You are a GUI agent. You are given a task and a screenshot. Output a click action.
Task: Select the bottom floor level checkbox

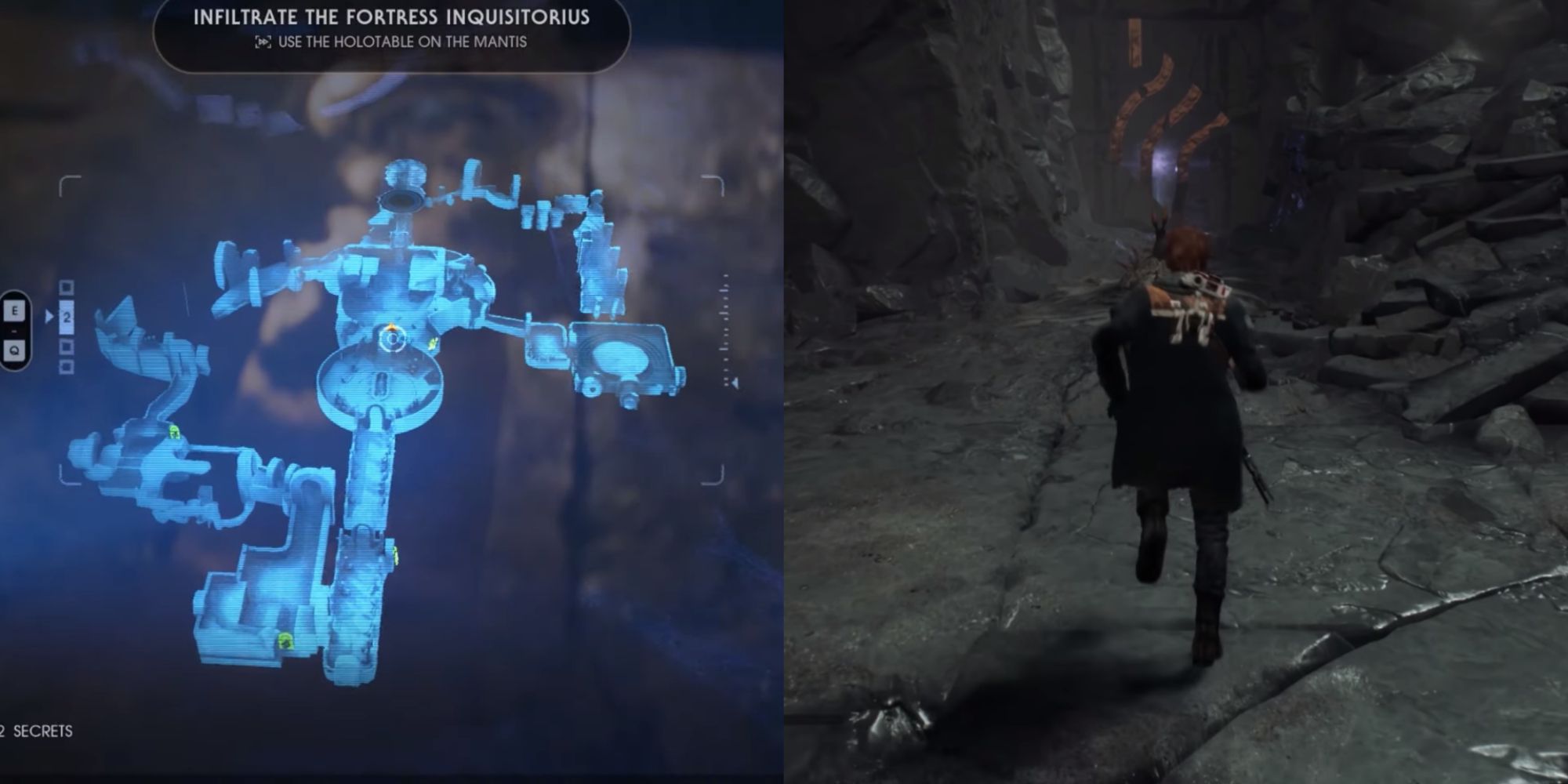(x=67, y=365)
